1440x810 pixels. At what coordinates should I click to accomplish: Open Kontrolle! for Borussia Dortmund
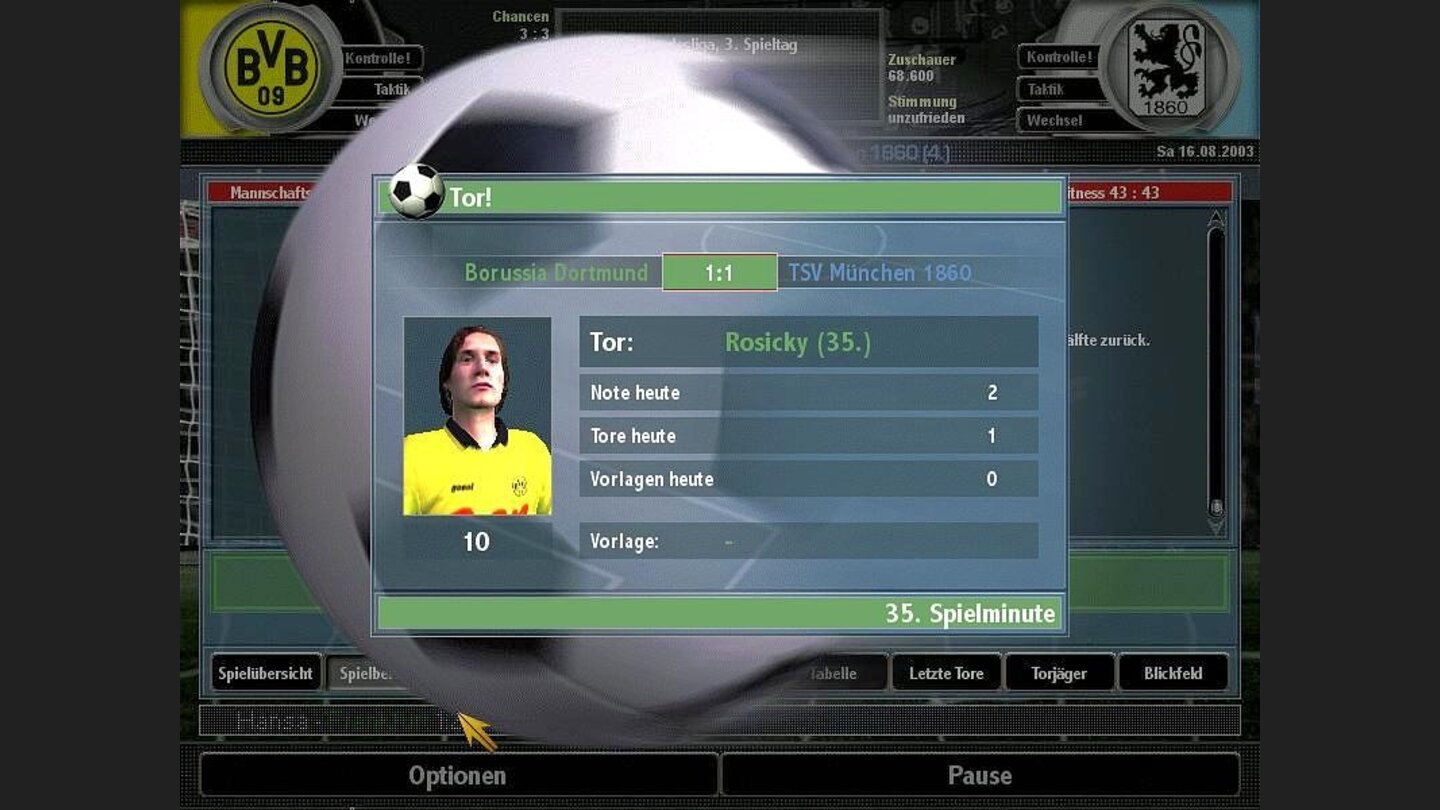pos(378,58)
